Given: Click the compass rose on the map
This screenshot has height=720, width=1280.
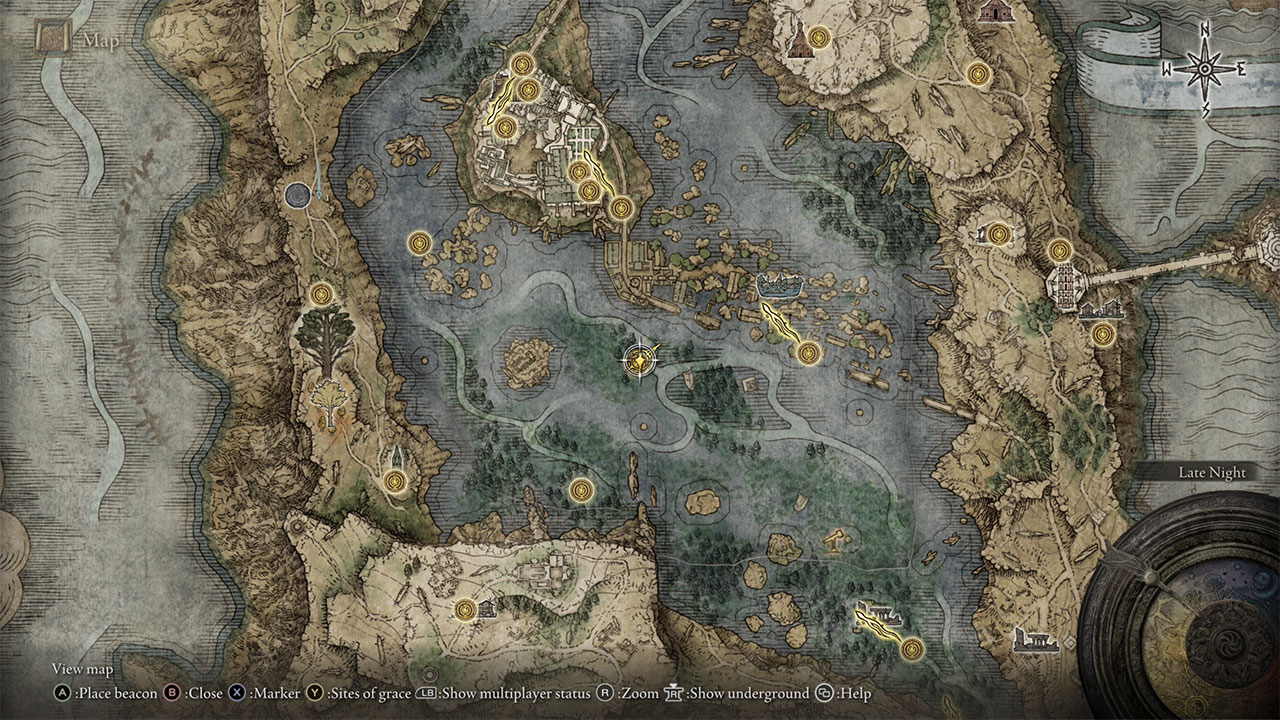Looking at the screenshot, I should 1205,69.
